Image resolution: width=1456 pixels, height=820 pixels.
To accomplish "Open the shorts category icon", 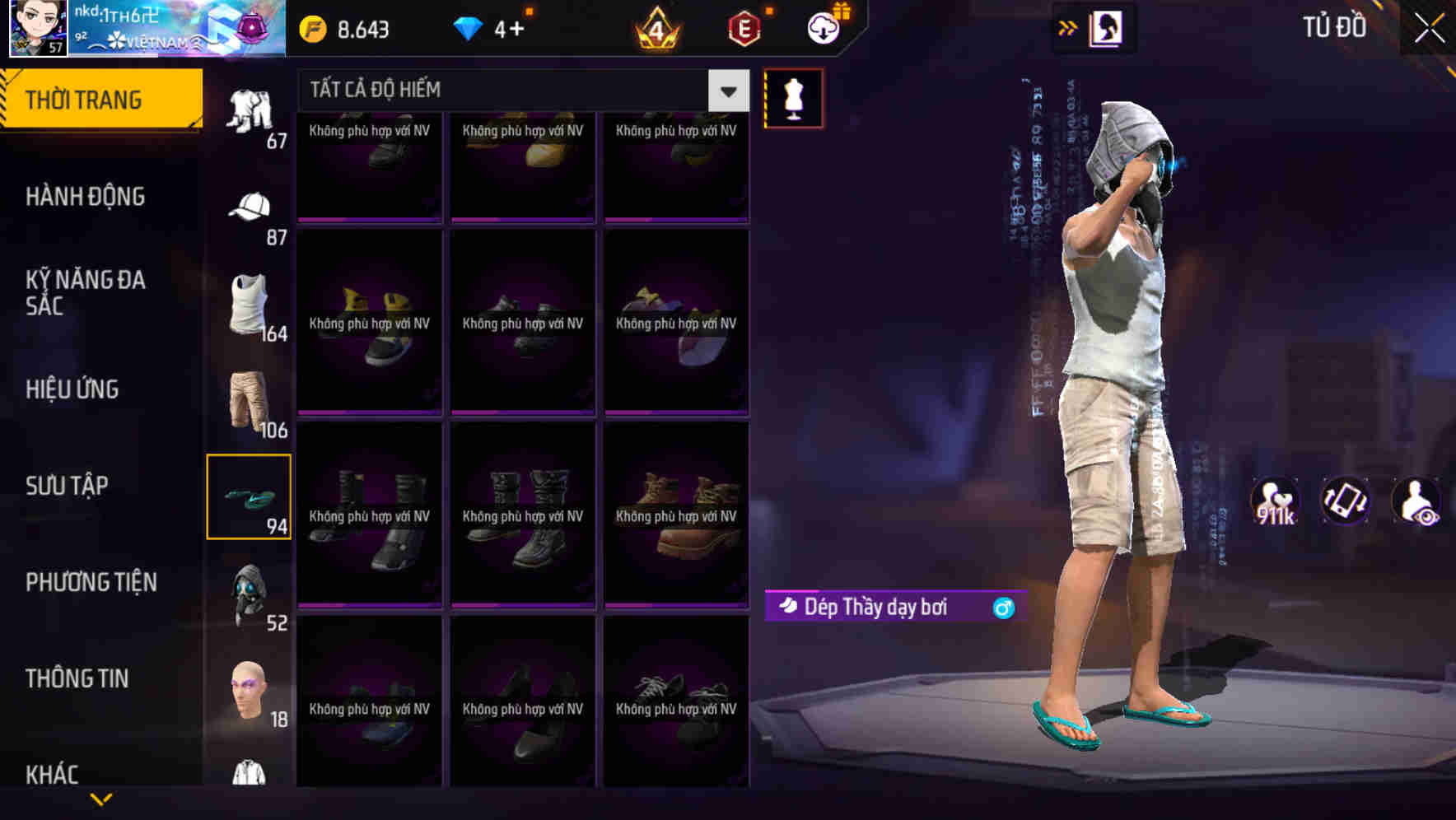I will pyautogui.click(x=250, y=401).
